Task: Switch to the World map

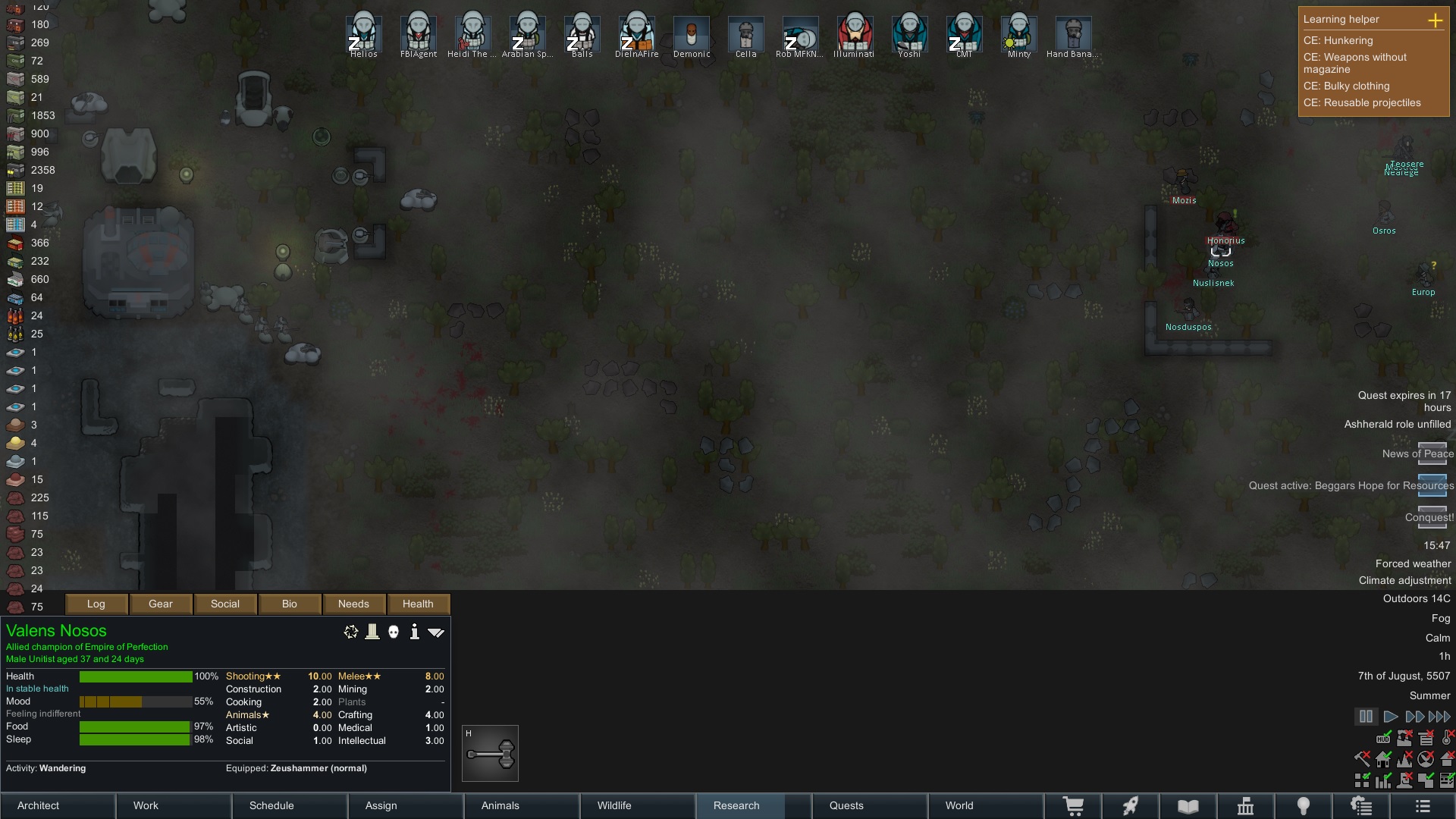Action: pyautogui.click(x=985, y=805)
